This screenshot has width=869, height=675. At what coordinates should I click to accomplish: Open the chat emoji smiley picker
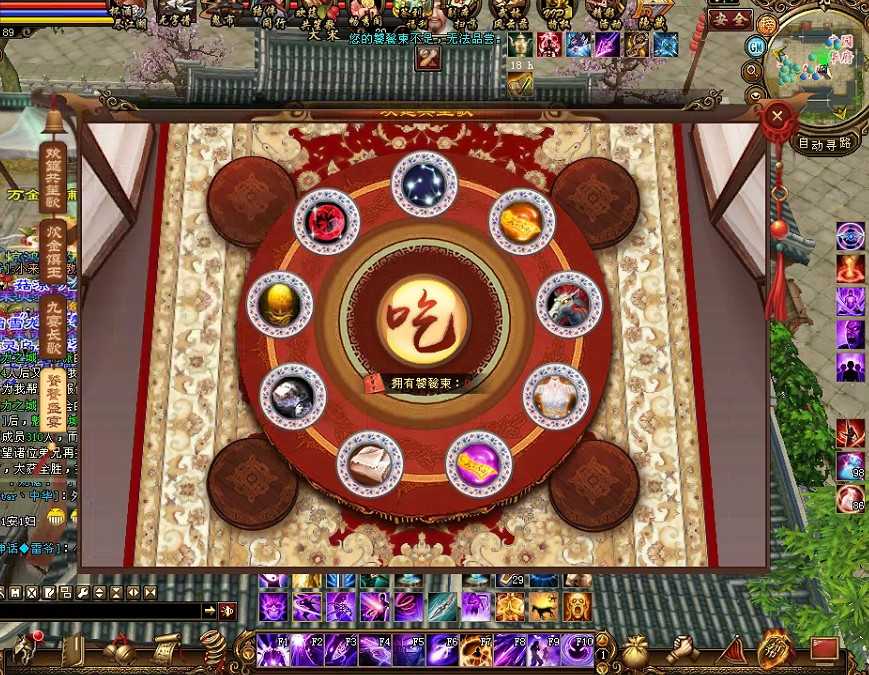pos(56,517)
